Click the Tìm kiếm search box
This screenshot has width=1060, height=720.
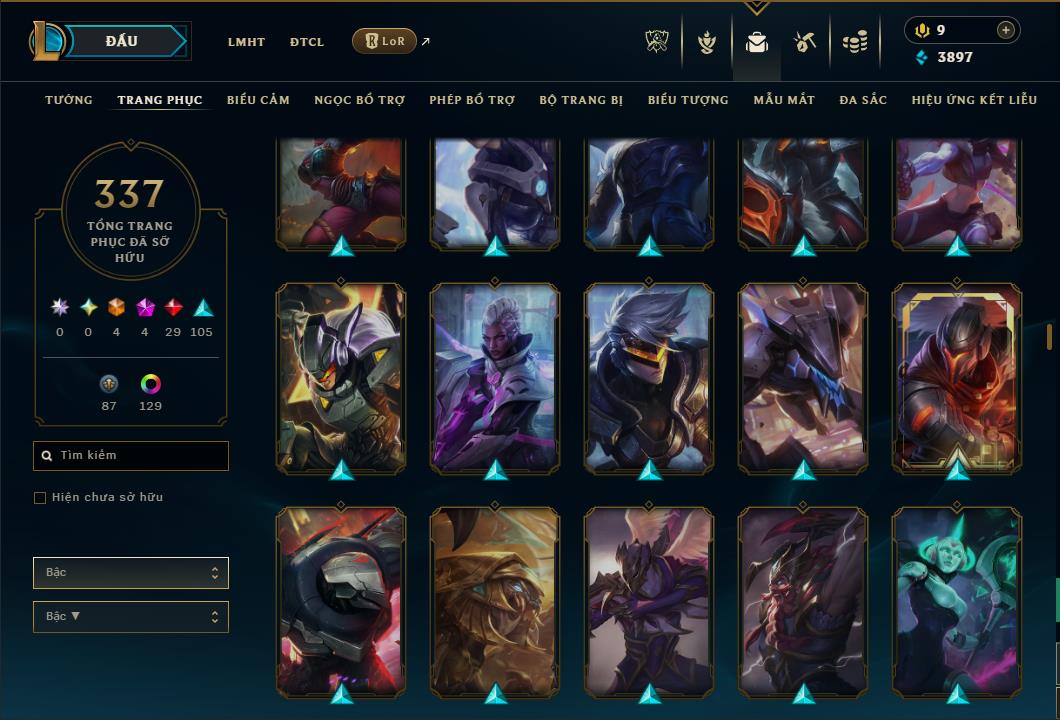click(x=131, y=456)
